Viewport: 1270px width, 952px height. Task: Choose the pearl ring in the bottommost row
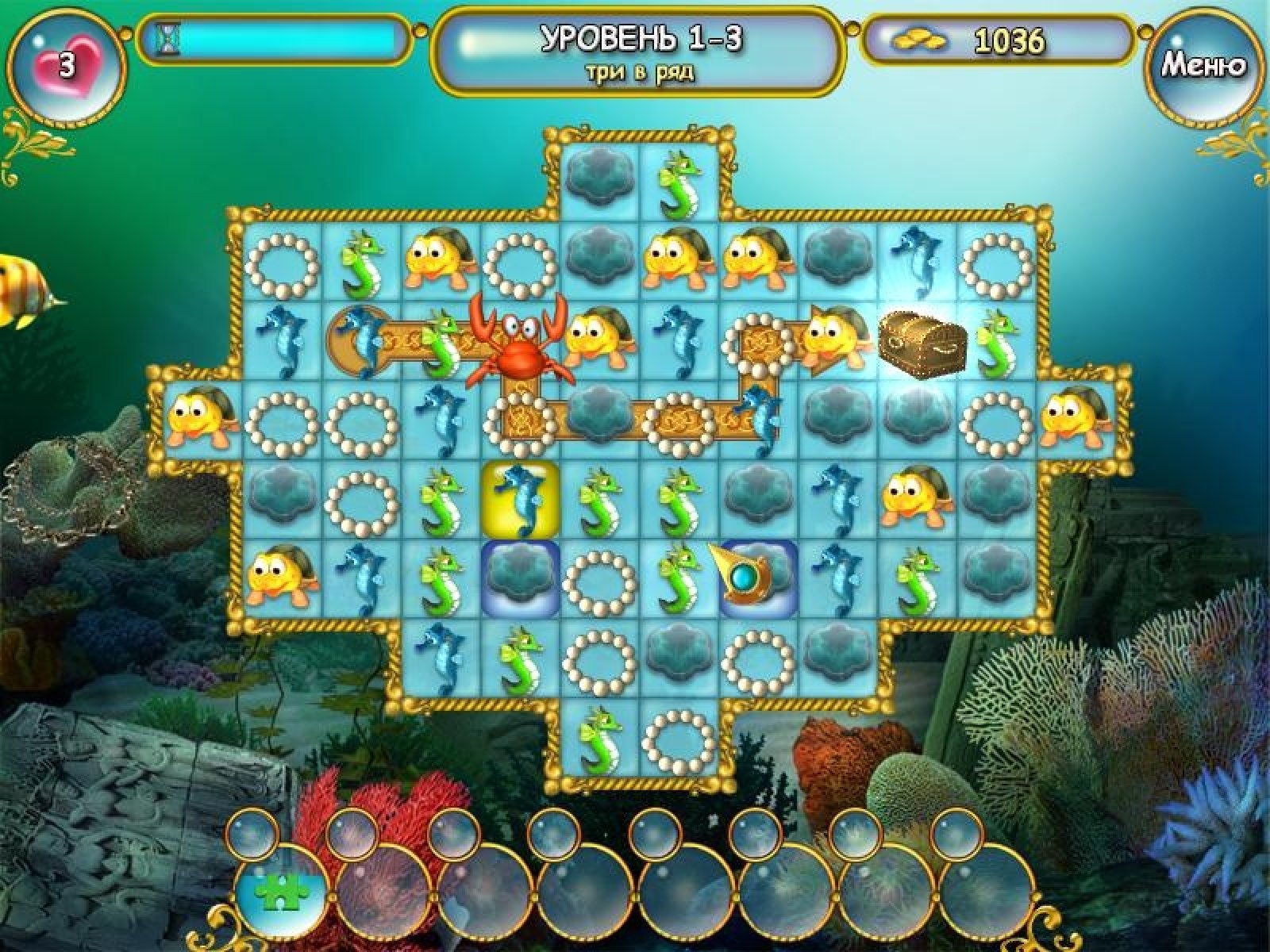pos(679,738)
